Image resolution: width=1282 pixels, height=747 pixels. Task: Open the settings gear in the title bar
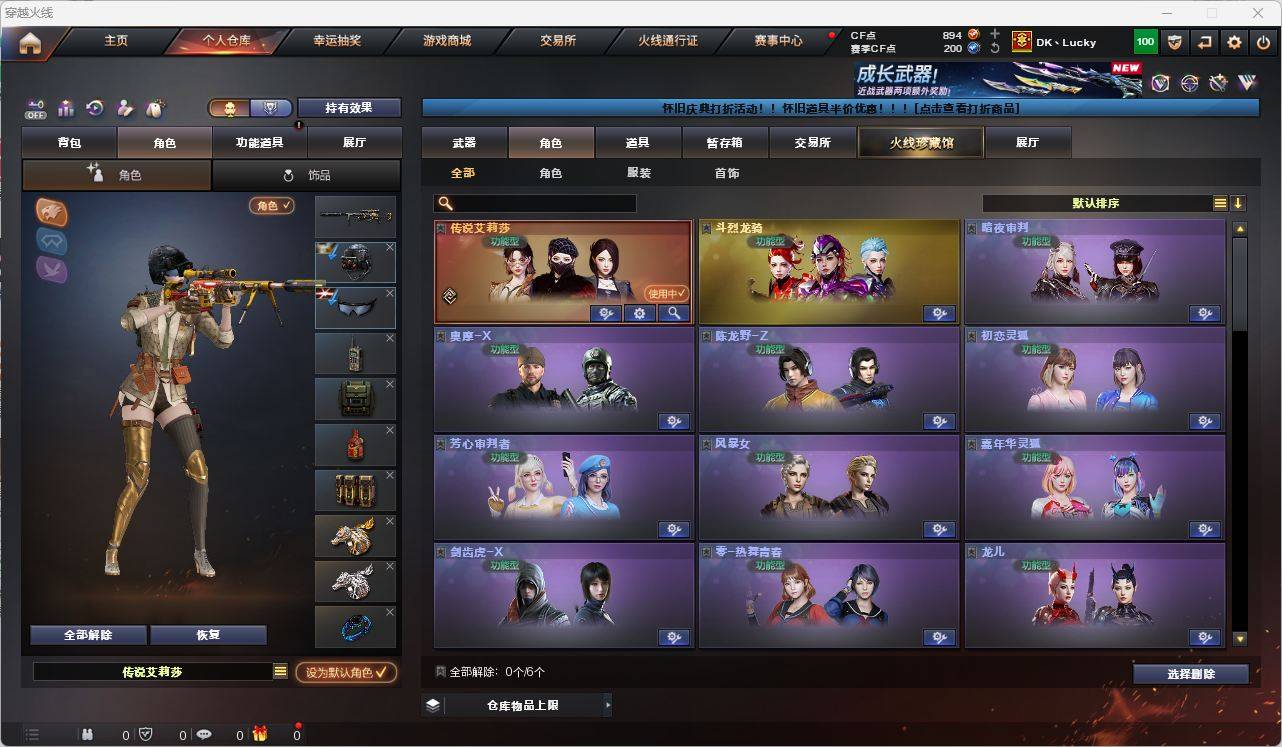coord(1232,42)
